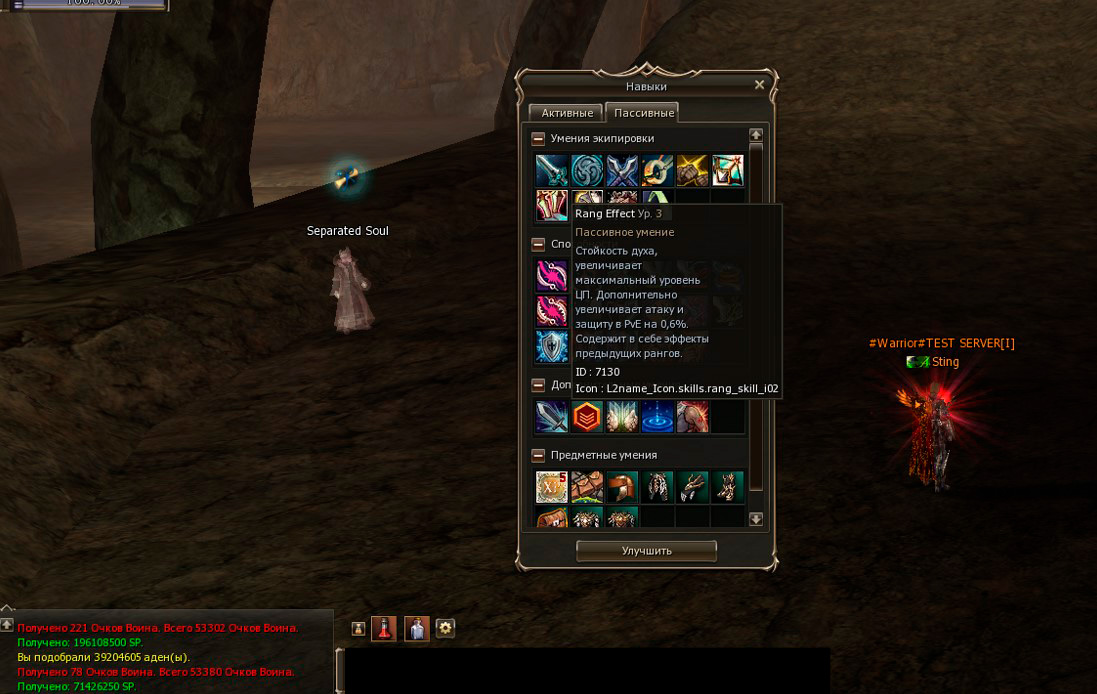Viewport: 1097px width, 694px height.
Task: Select the white wings skill icon
Action: [622, 417]
